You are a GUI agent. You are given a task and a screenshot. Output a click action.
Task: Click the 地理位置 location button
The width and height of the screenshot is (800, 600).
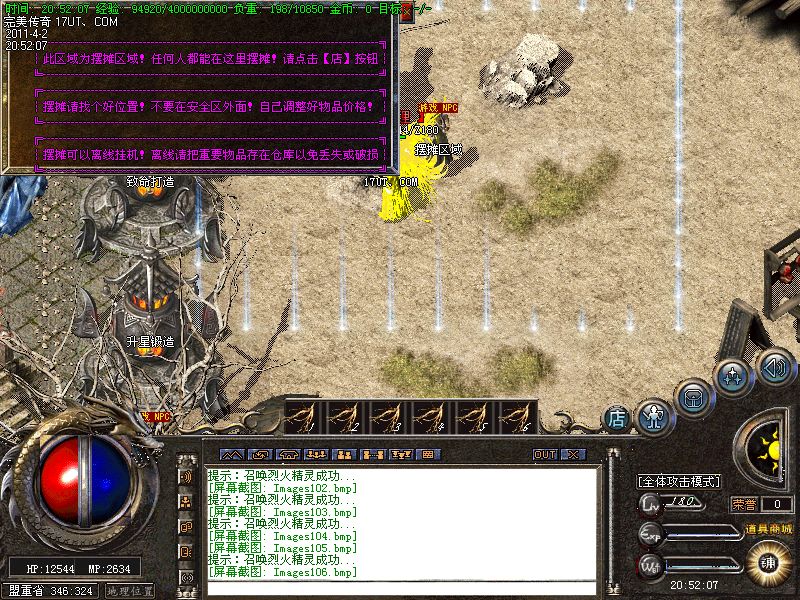130,591
